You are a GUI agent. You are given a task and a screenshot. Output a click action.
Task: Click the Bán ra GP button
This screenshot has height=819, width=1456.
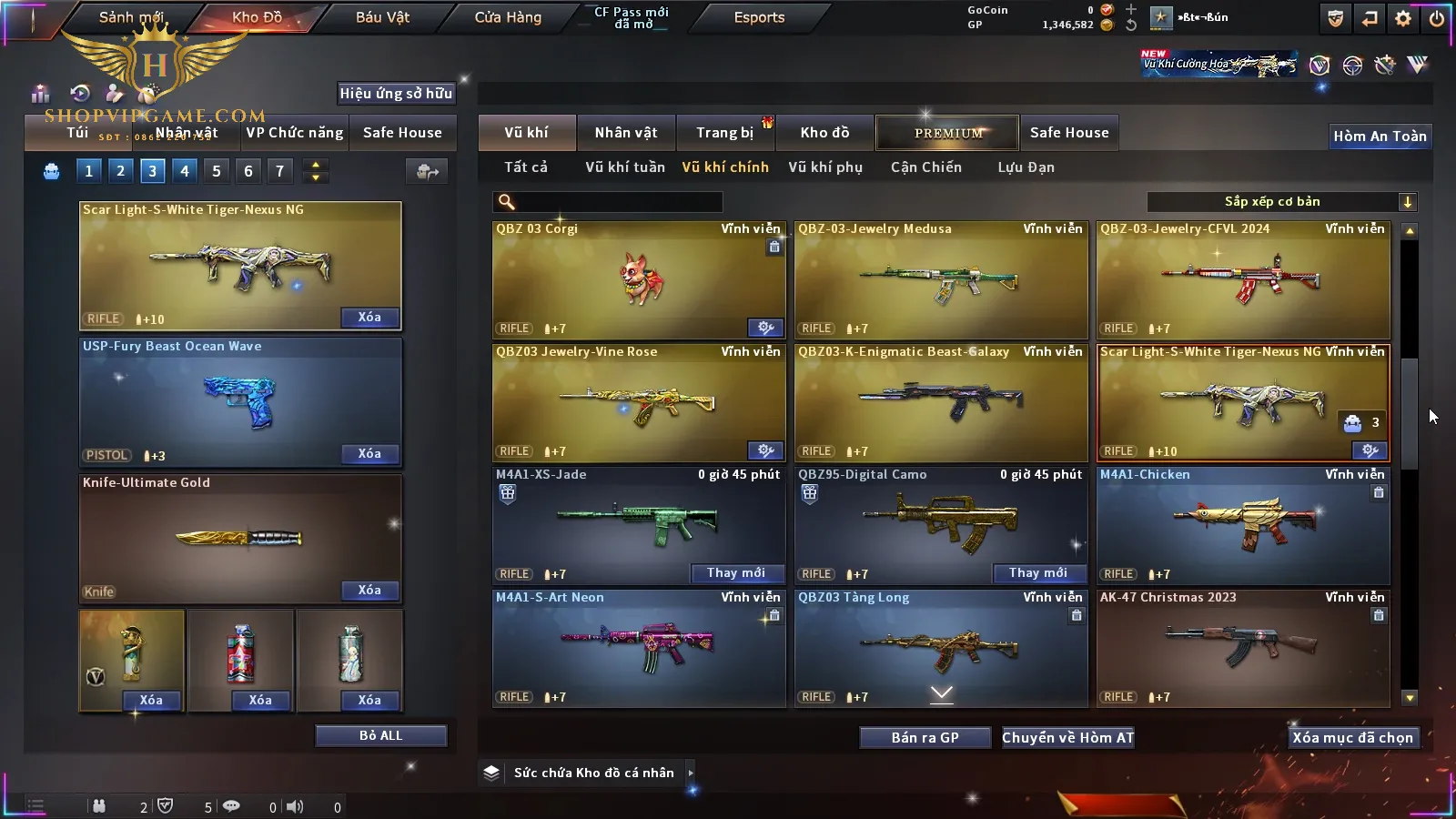(x=925, y=738)
